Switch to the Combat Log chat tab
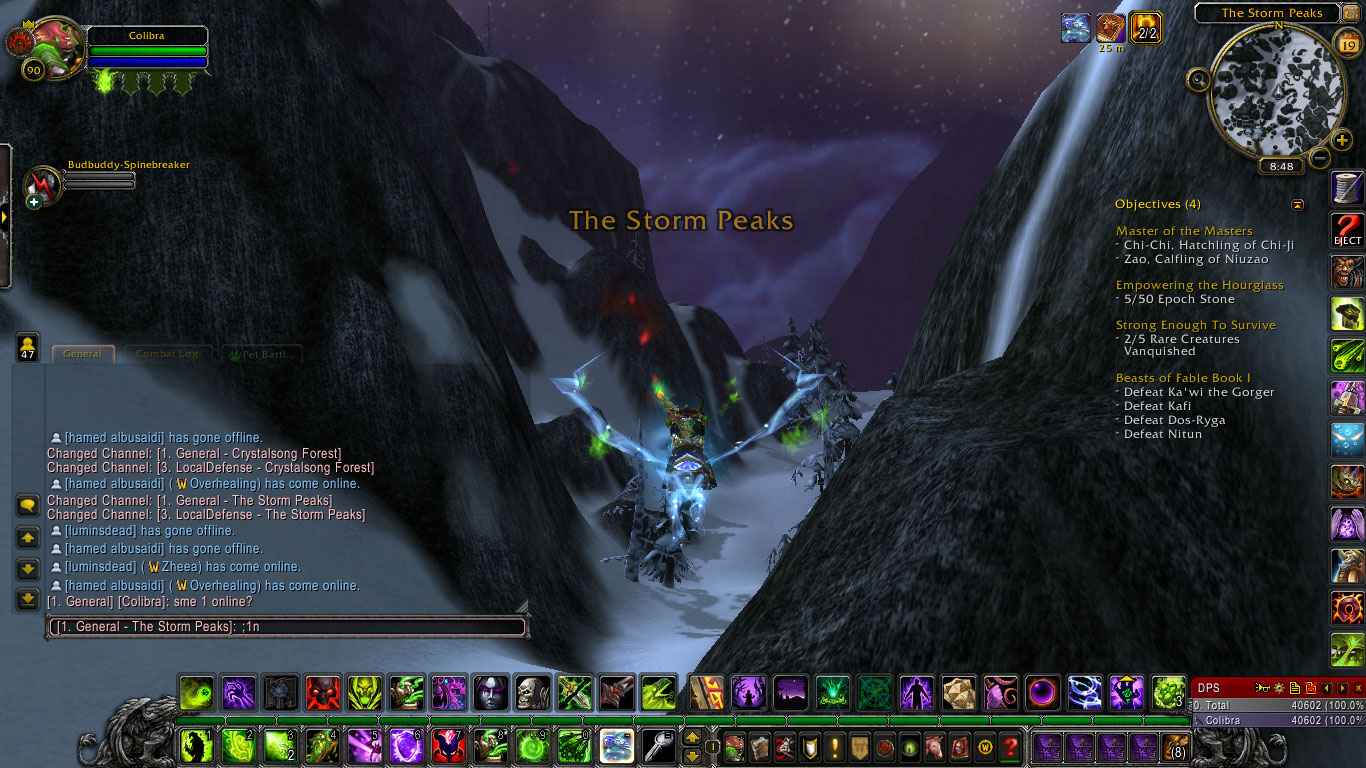The width and height of the screenshot is (1366, 768). click(x=167, y=354)
